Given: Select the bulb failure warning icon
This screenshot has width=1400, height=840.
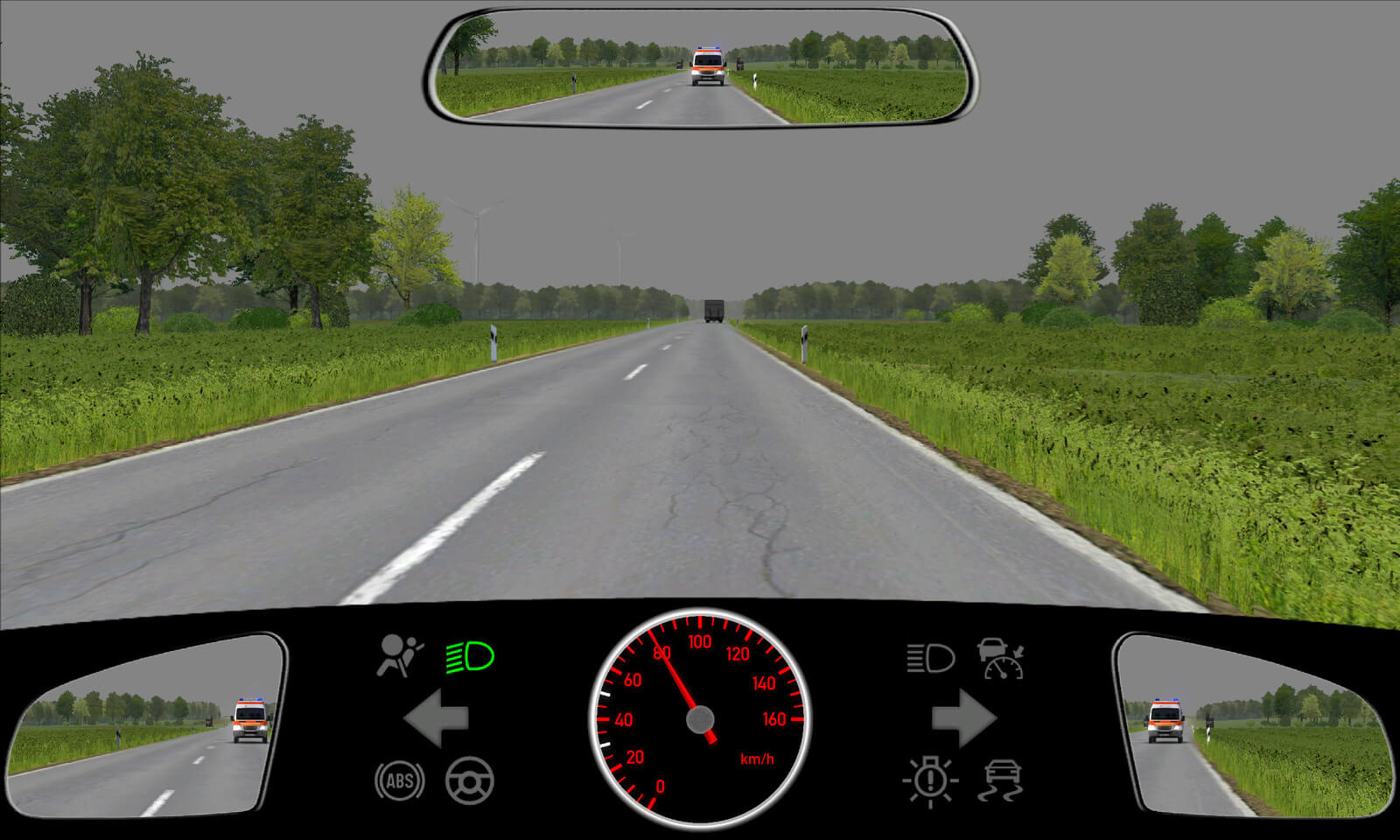Looking at the screenshot, I should (x=930, y=780).
